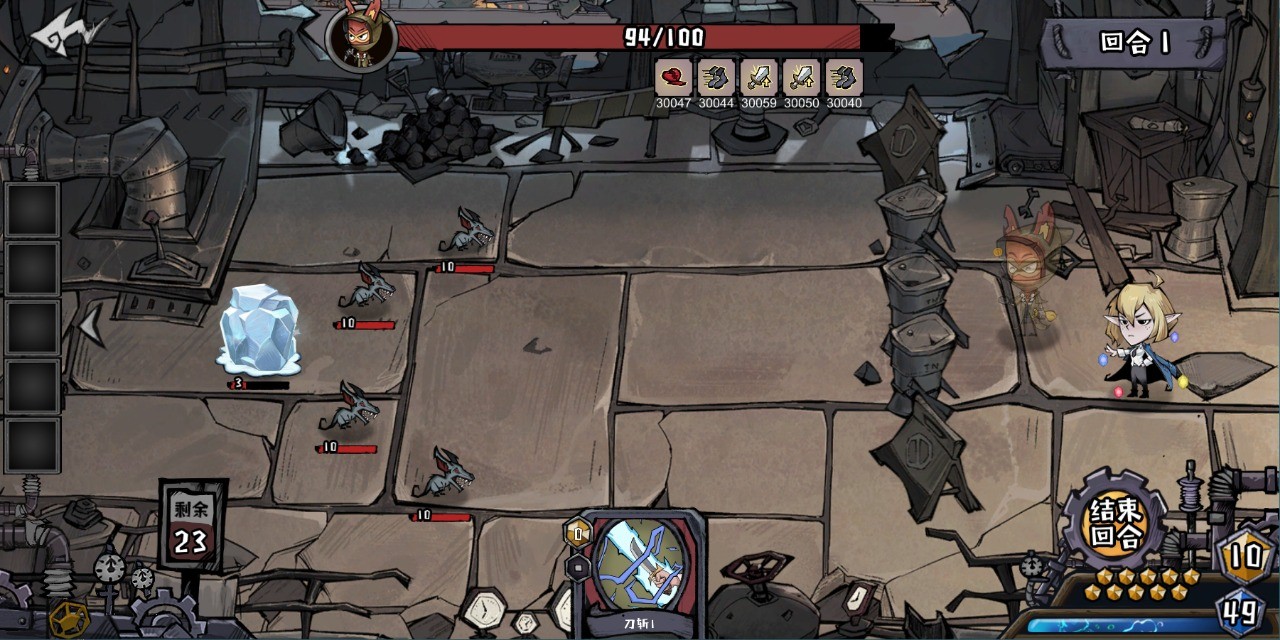Select the fox-eared hero portrait

pyautogui.click(x=361, y=40)
